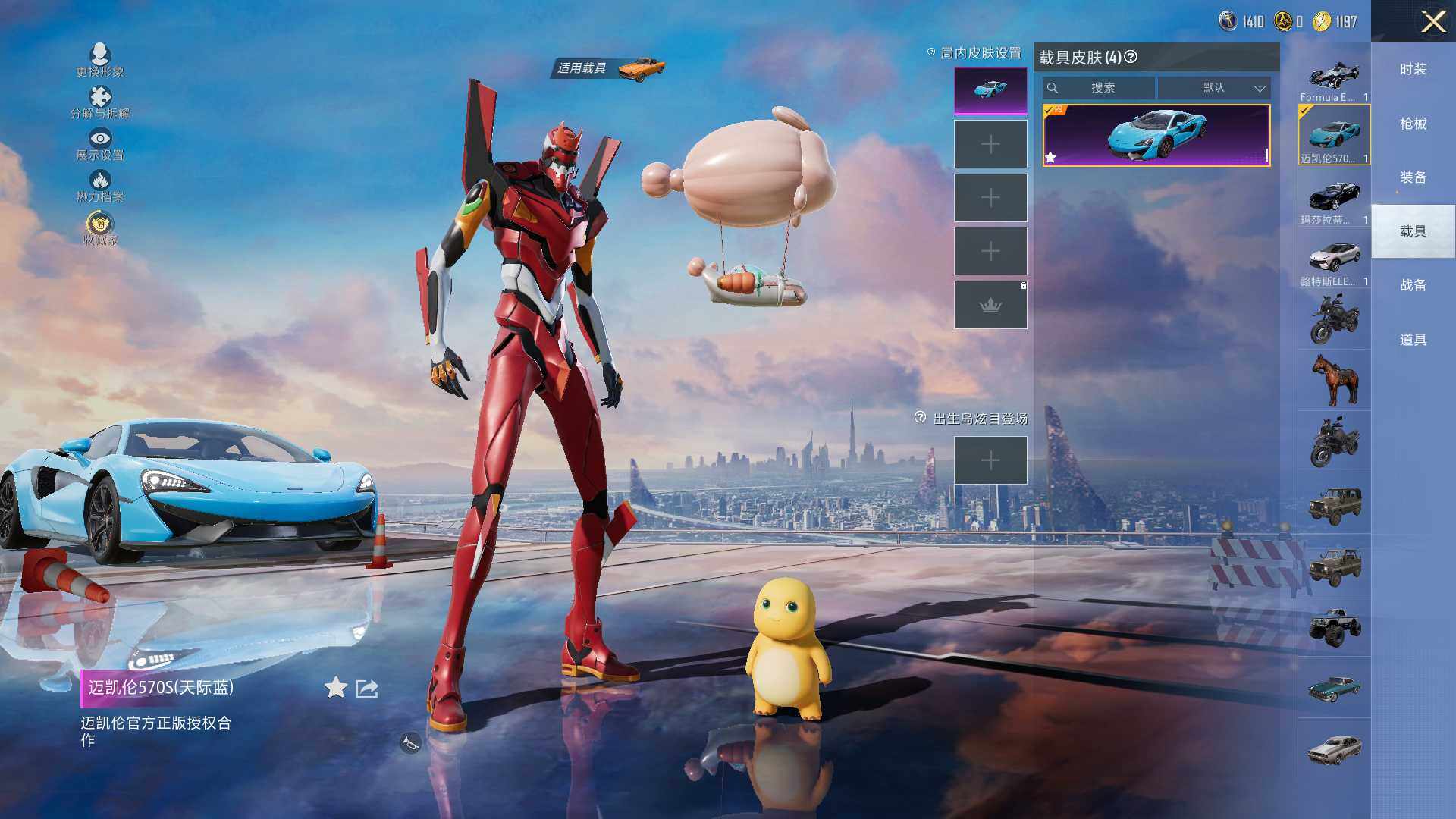Click the 更换形象 icon
This screenshot has height=819, width=1456.
coord(100,56)
